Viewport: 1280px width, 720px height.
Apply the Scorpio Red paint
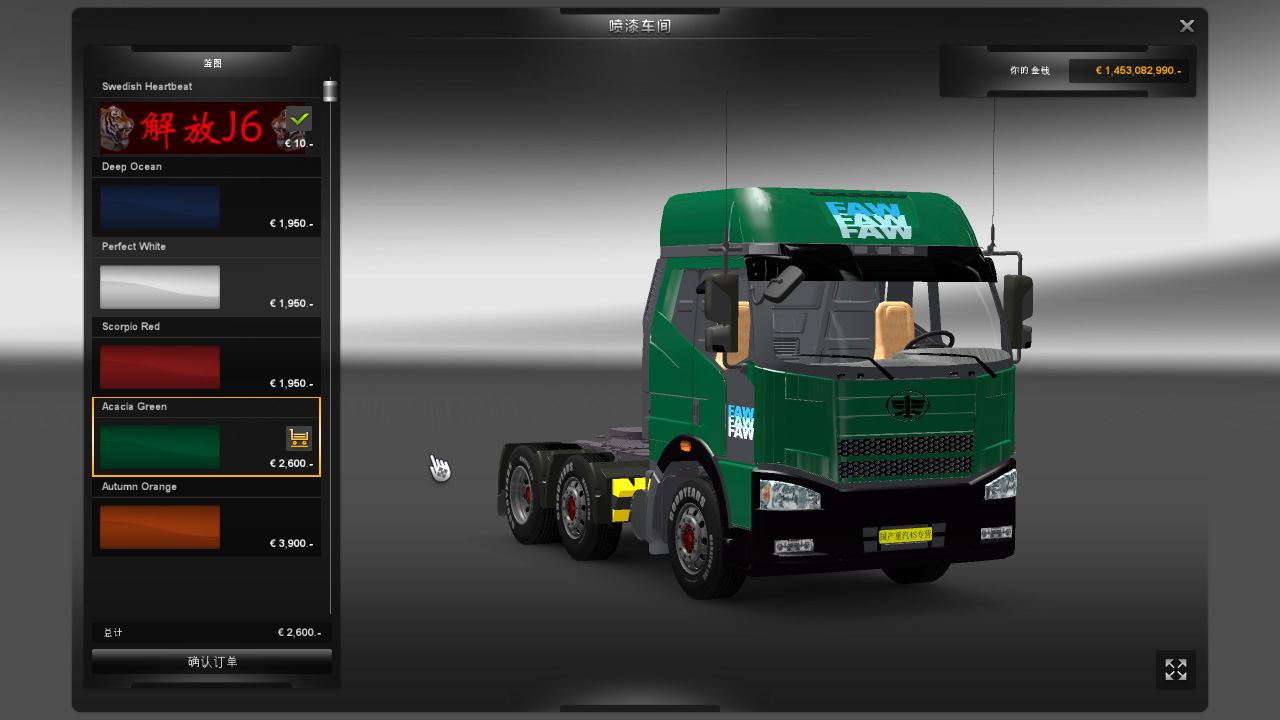coord(160,367)
